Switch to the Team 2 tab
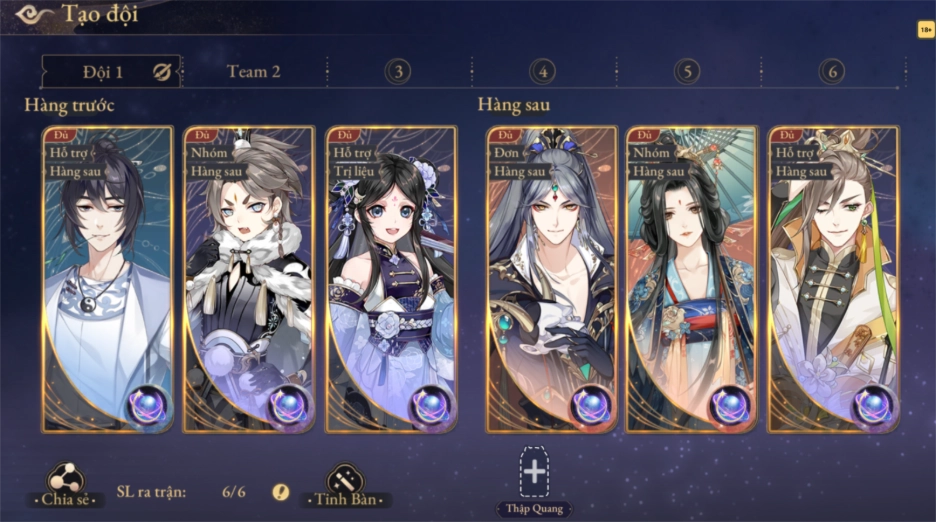936x522 pixels. pos(254,72)
